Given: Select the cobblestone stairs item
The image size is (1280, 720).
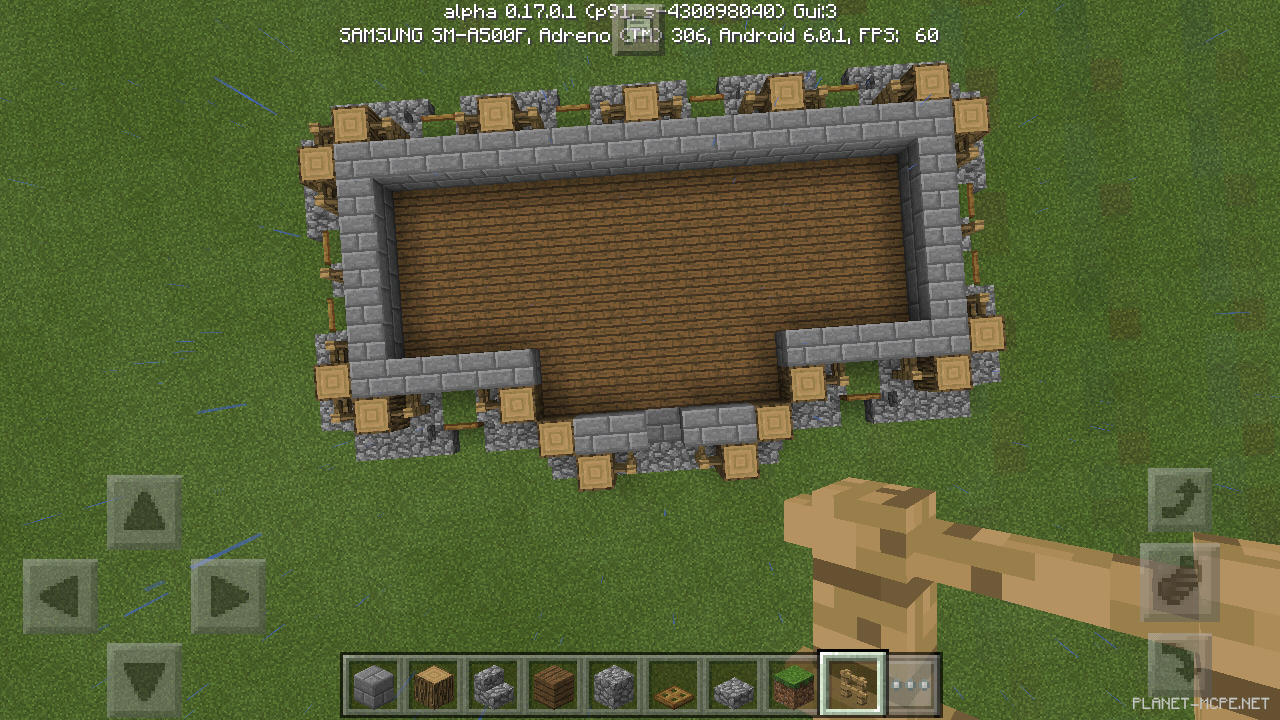Looking at the screenshot, I should point(494,682).
